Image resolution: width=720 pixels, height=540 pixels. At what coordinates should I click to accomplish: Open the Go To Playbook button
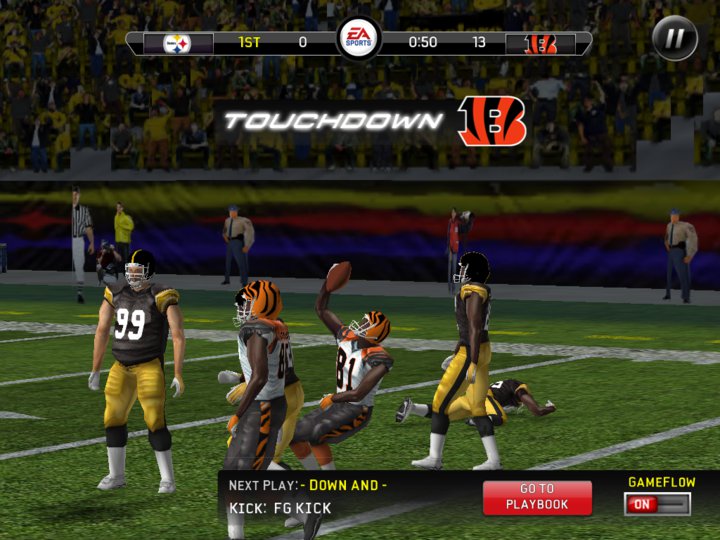[x=537, y=497]
